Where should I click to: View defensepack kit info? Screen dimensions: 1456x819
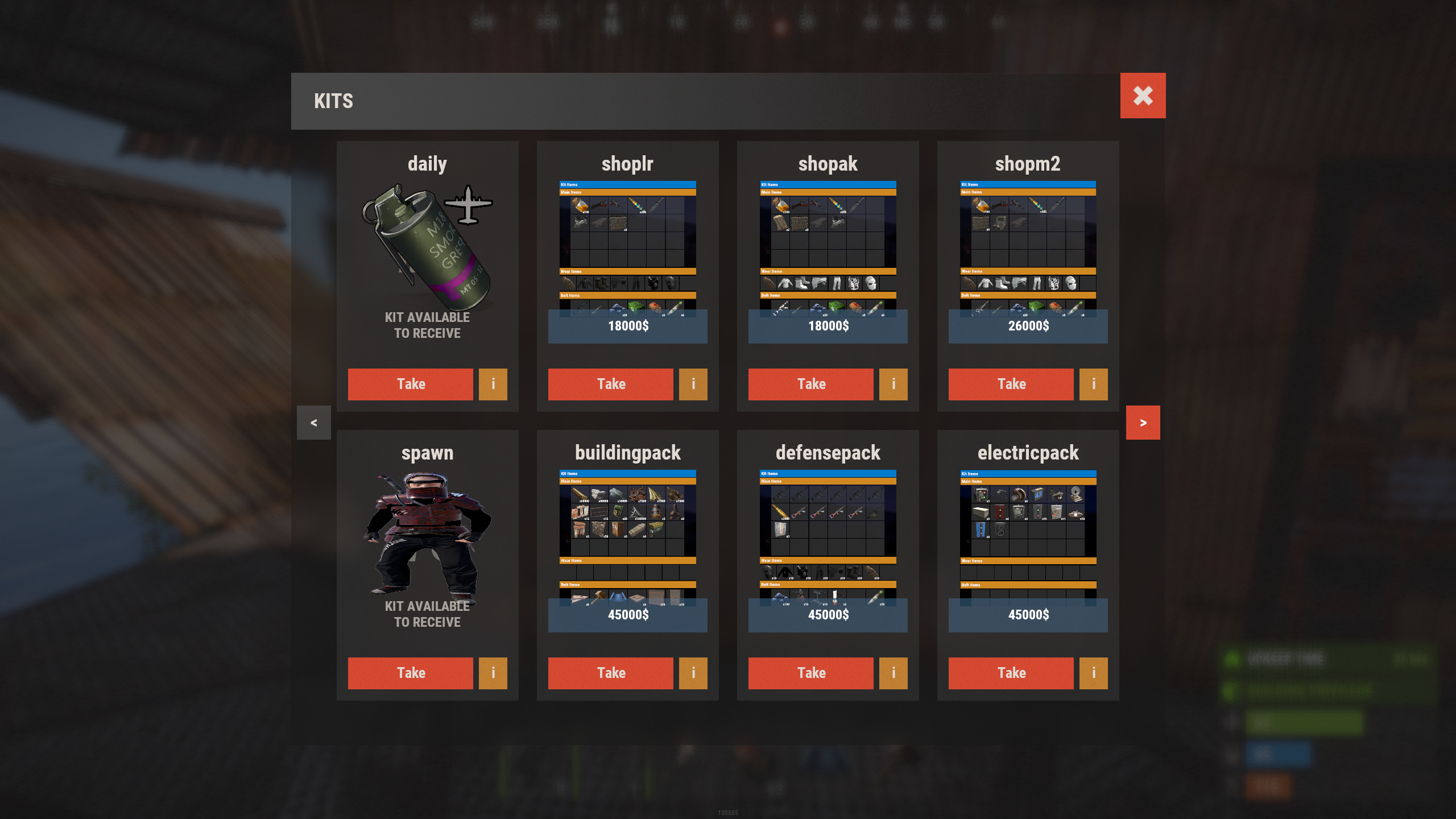[893, 673]
